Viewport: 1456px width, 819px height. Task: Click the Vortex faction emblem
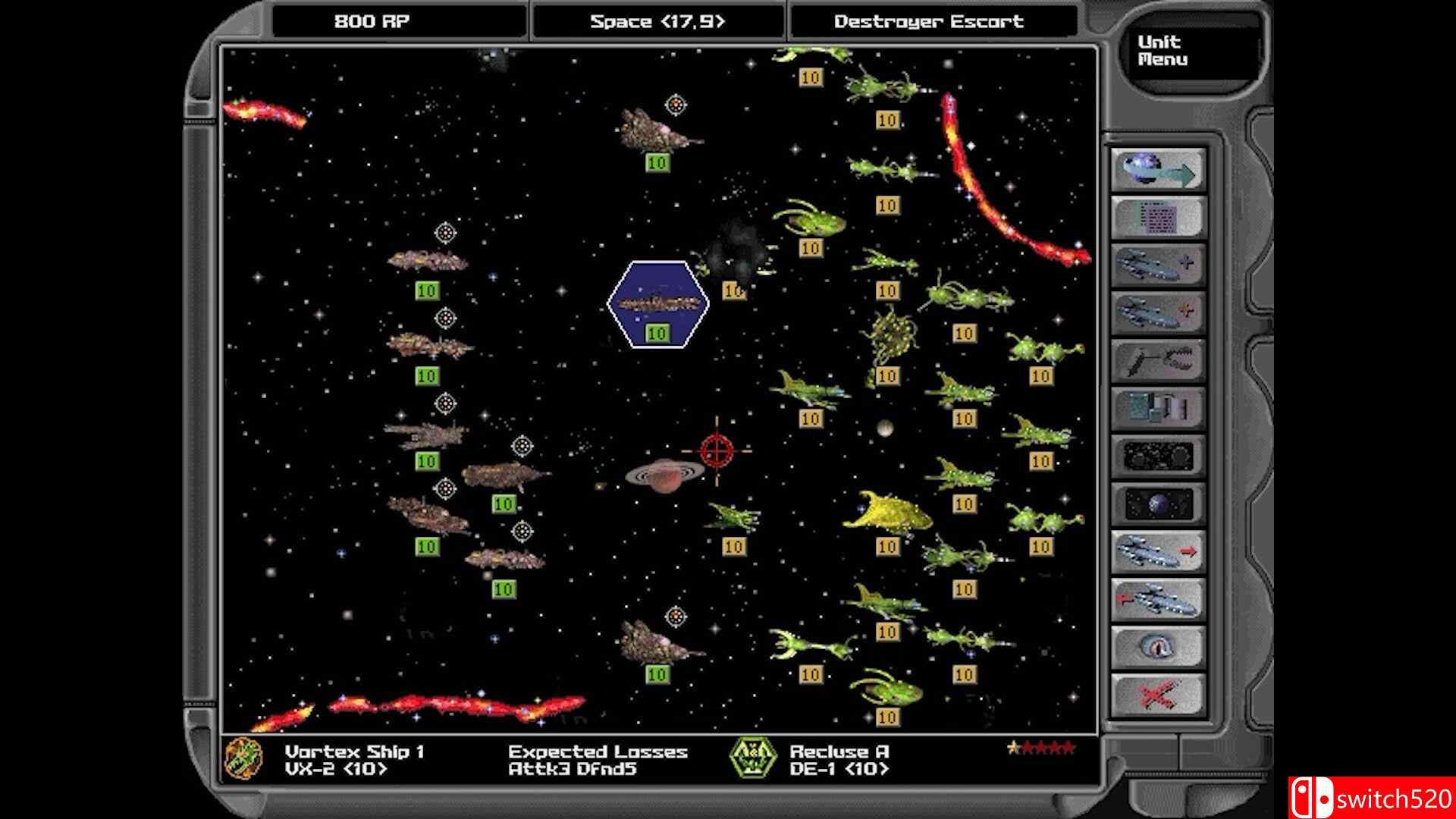pyautogui.click(x=244, y=761)
